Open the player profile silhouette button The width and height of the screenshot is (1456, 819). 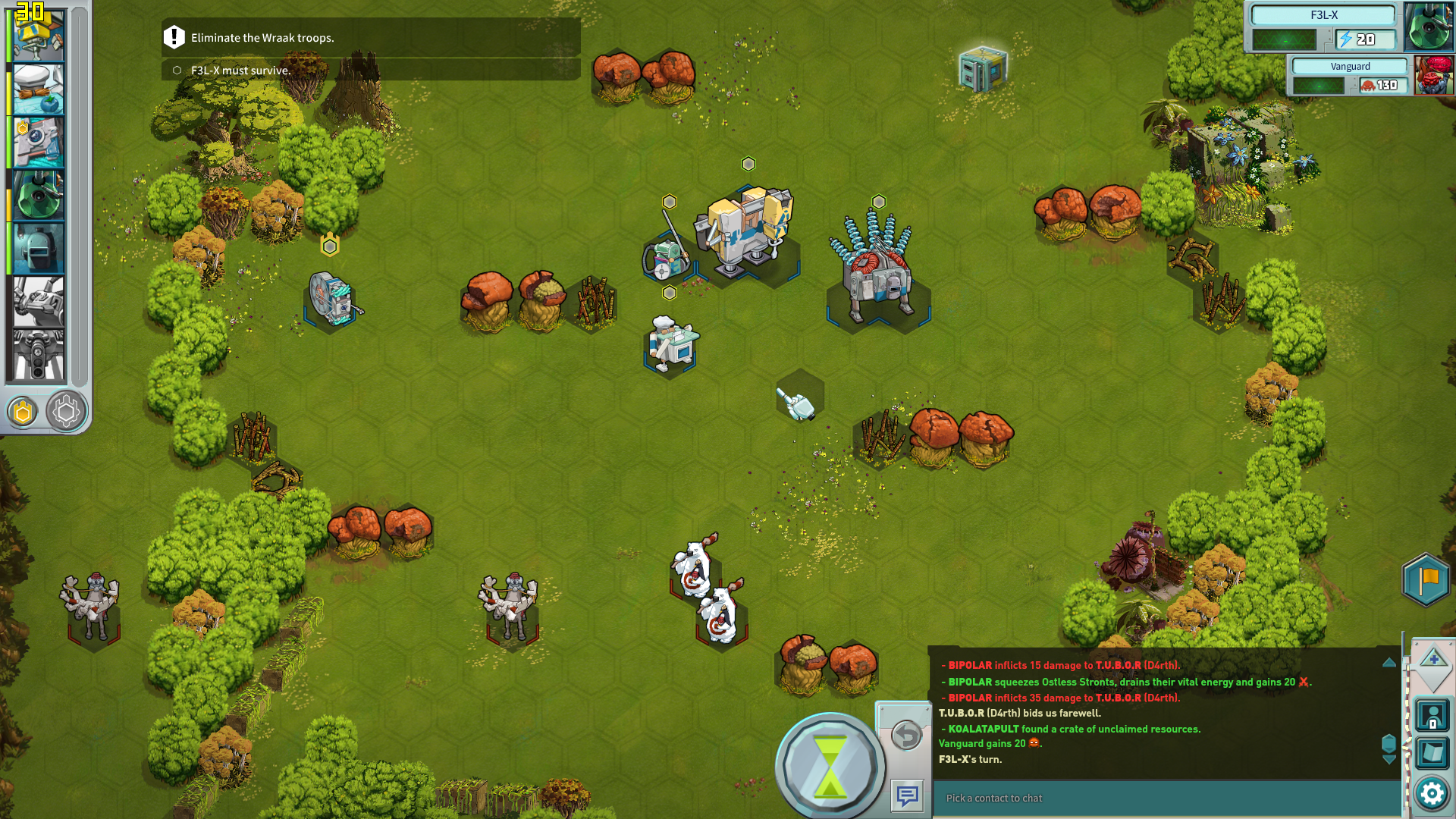tap(1432, 715)
